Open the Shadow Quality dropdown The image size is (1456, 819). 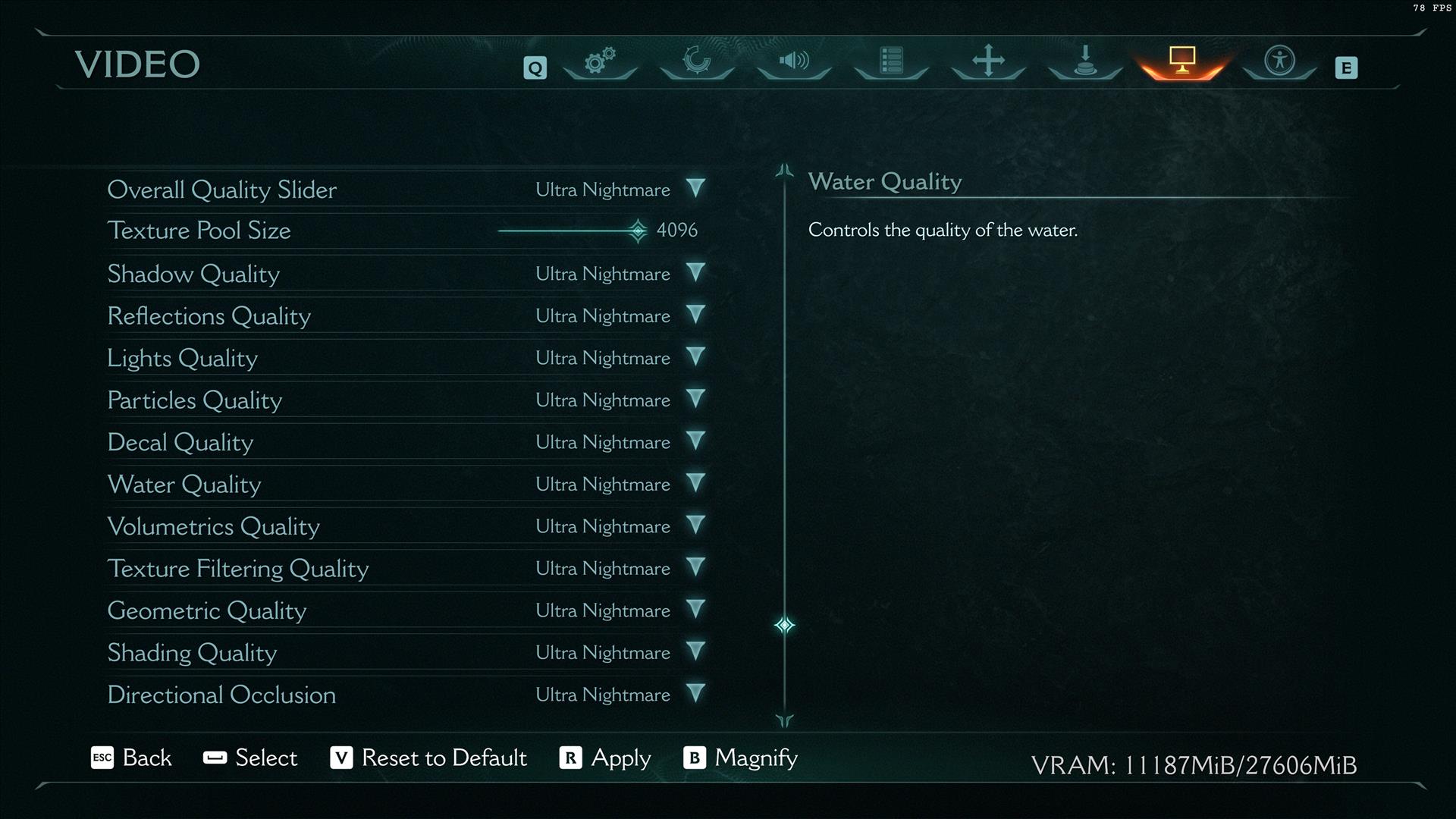[695, 273]
